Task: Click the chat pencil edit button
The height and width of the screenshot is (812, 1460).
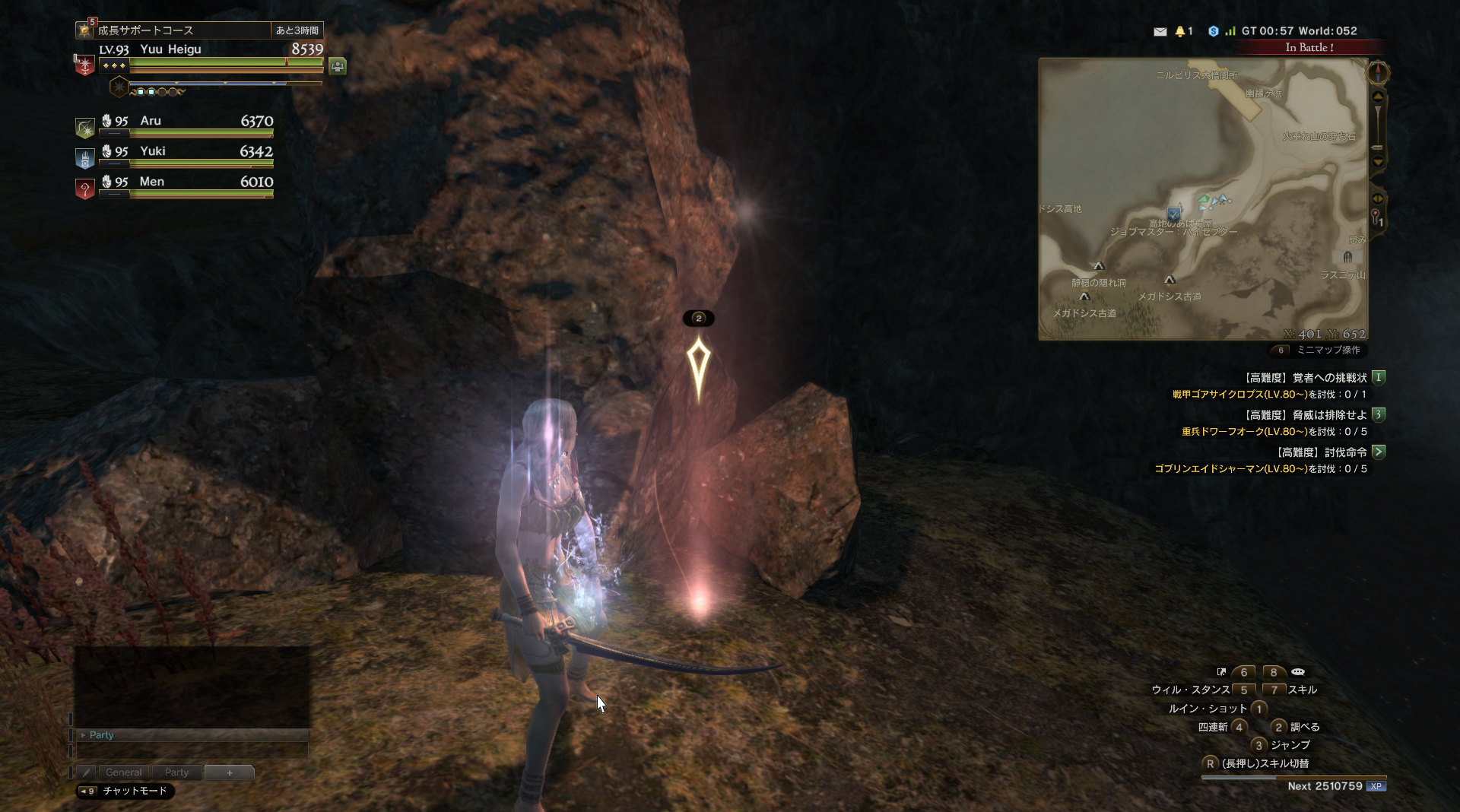Action: coord(86,772)
